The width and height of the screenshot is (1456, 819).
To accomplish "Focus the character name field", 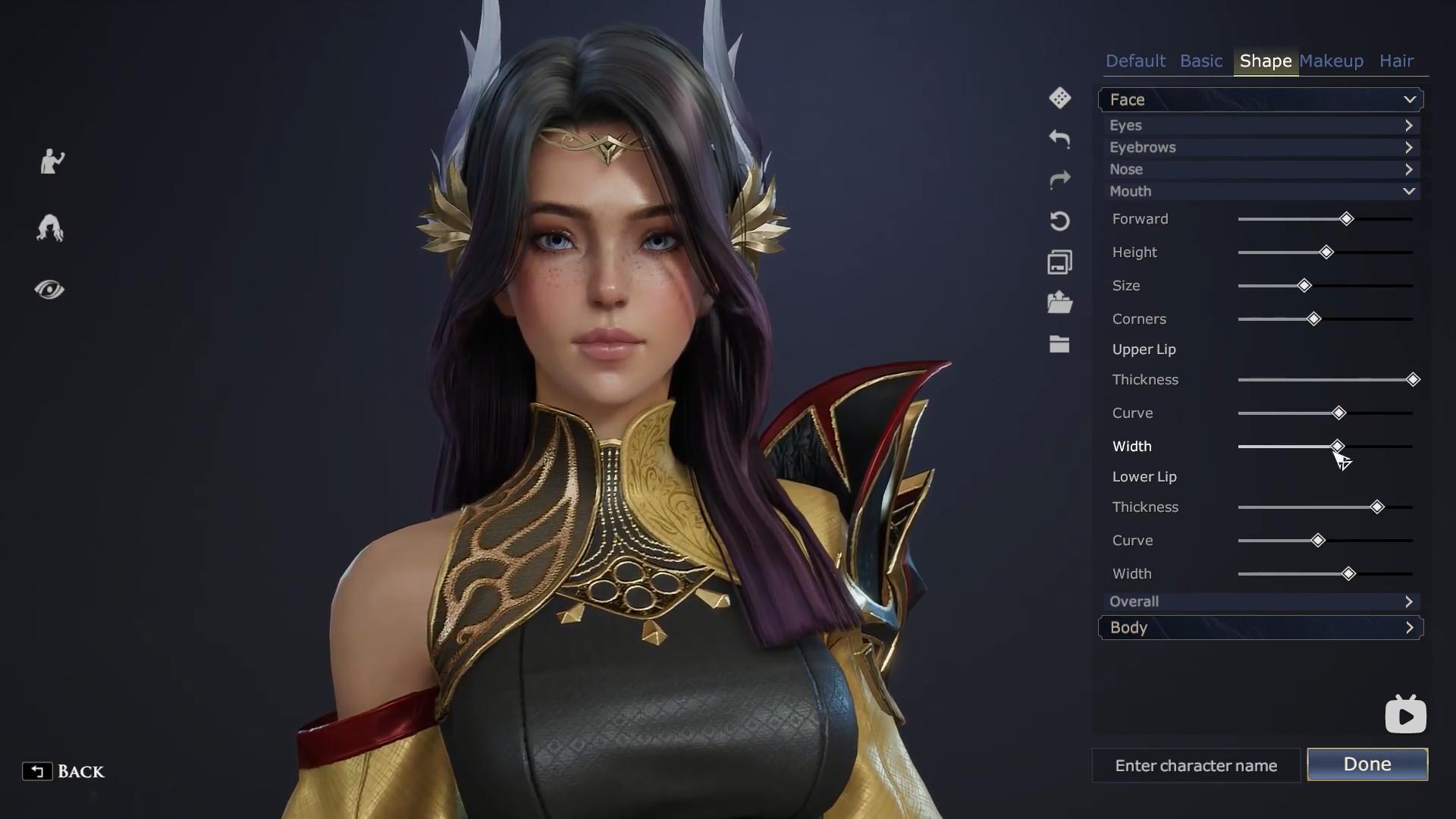I will 1196,766.
